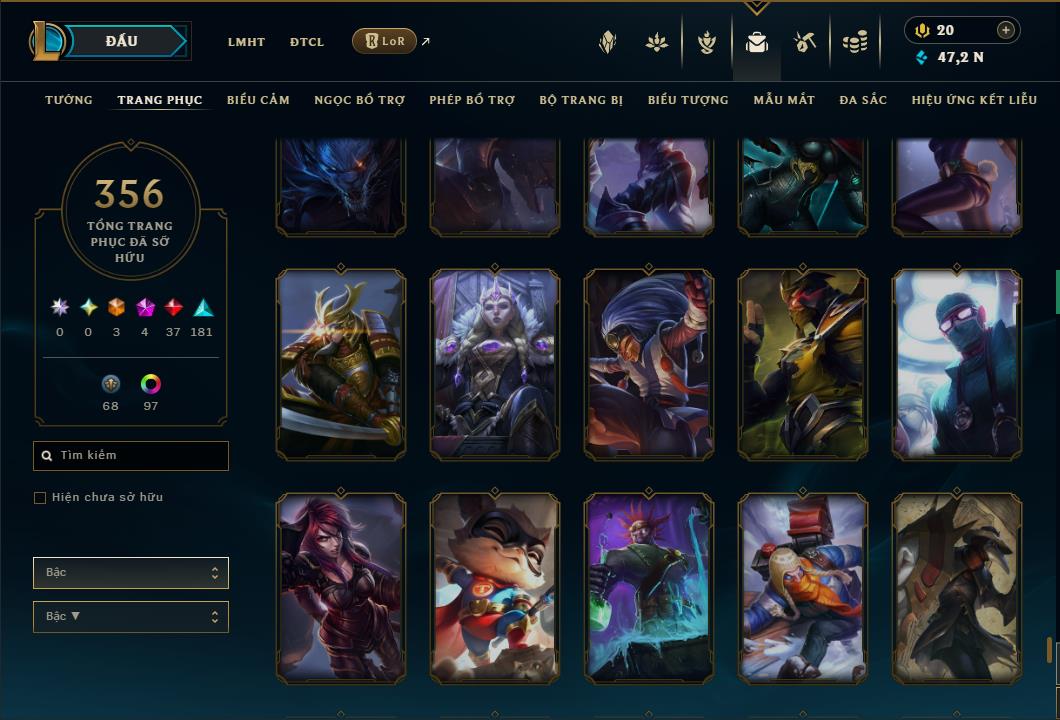Screen dimensions: 1060x720
Task: Go to PHÉP BỔ TRỢ tab
Action: [x=472, y=100]
